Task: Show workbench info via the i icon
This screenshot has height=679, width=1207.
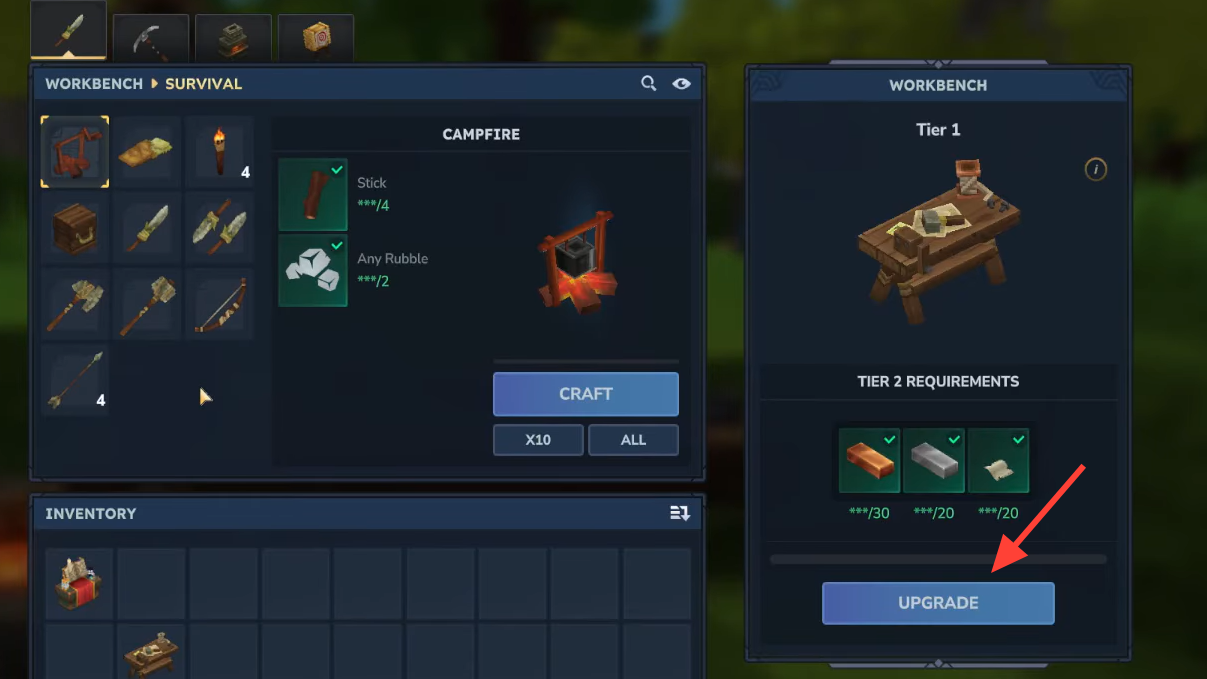Action: tap(1096, 170)
